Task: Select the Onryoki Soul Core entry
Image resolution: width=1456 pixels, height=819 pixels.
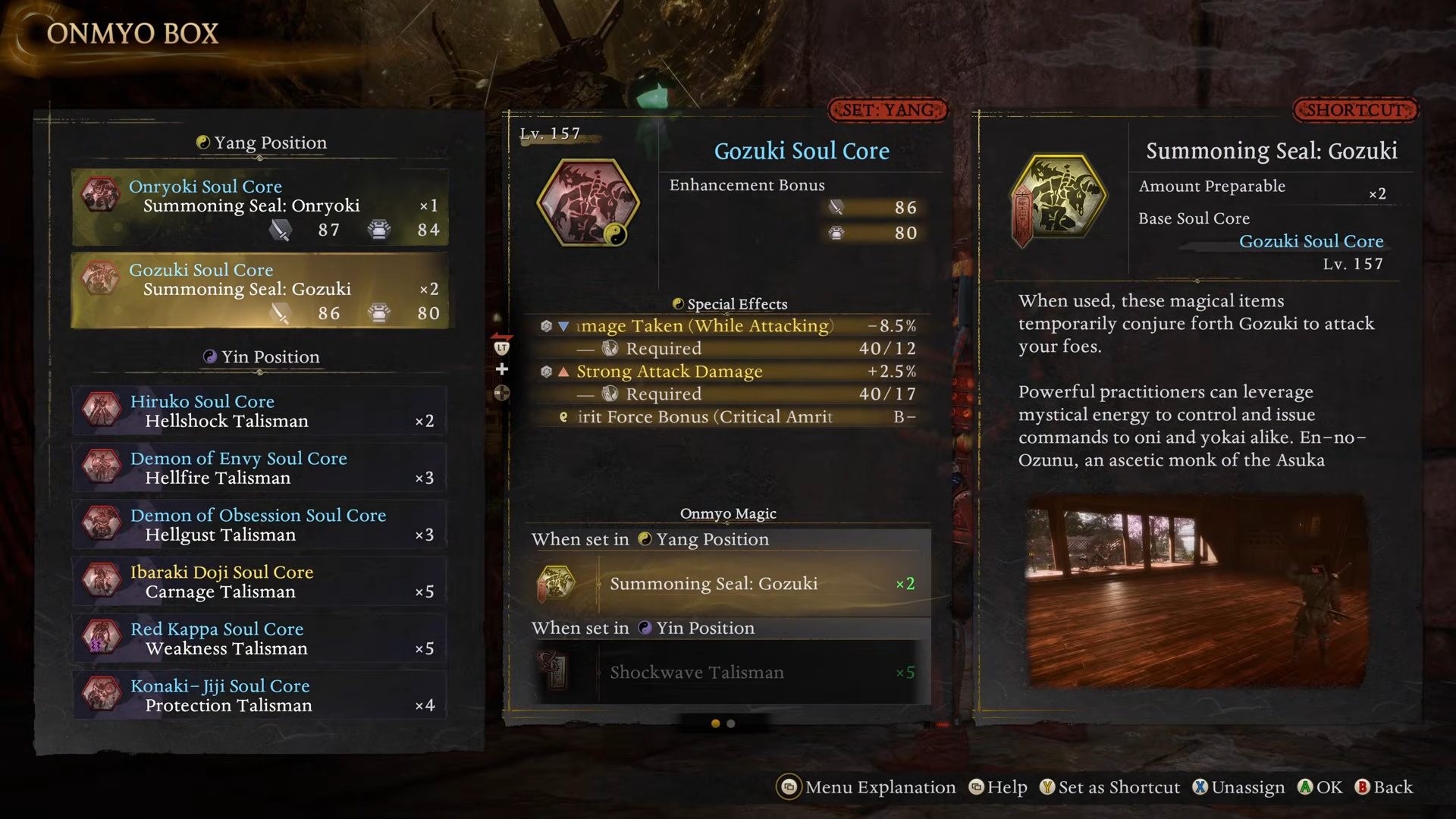Action: [x=259, y=207]
